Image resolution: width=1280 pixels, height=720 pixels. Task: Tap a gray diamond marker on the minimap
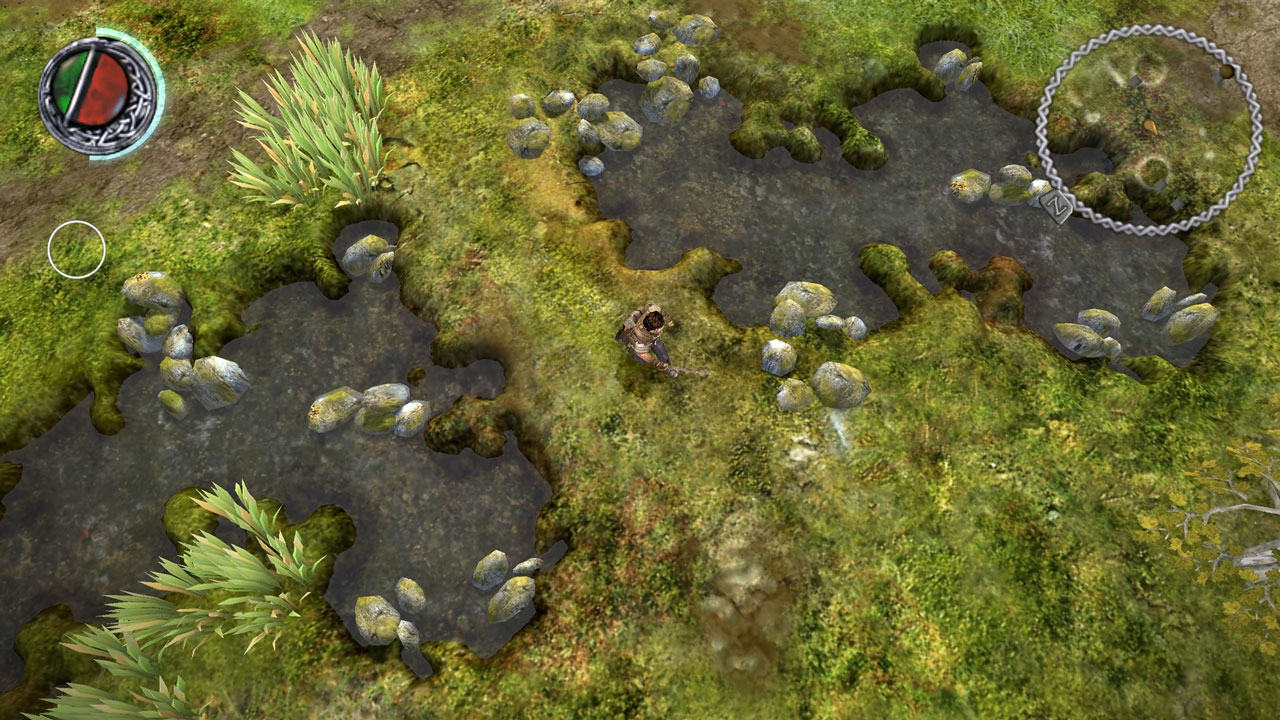pos(1134,80)
